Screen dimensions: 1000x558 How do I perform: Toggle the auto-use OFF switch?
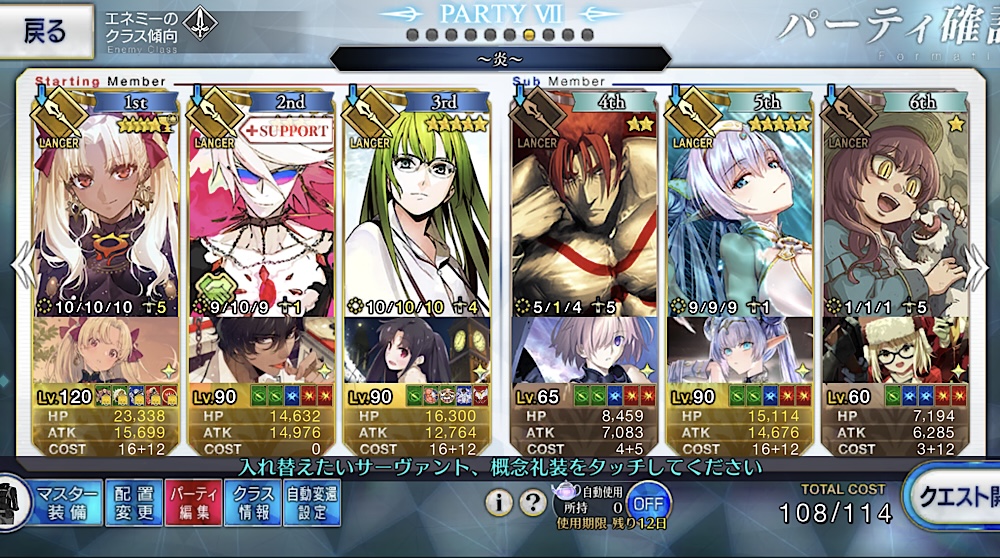click(x=650, y=500)
